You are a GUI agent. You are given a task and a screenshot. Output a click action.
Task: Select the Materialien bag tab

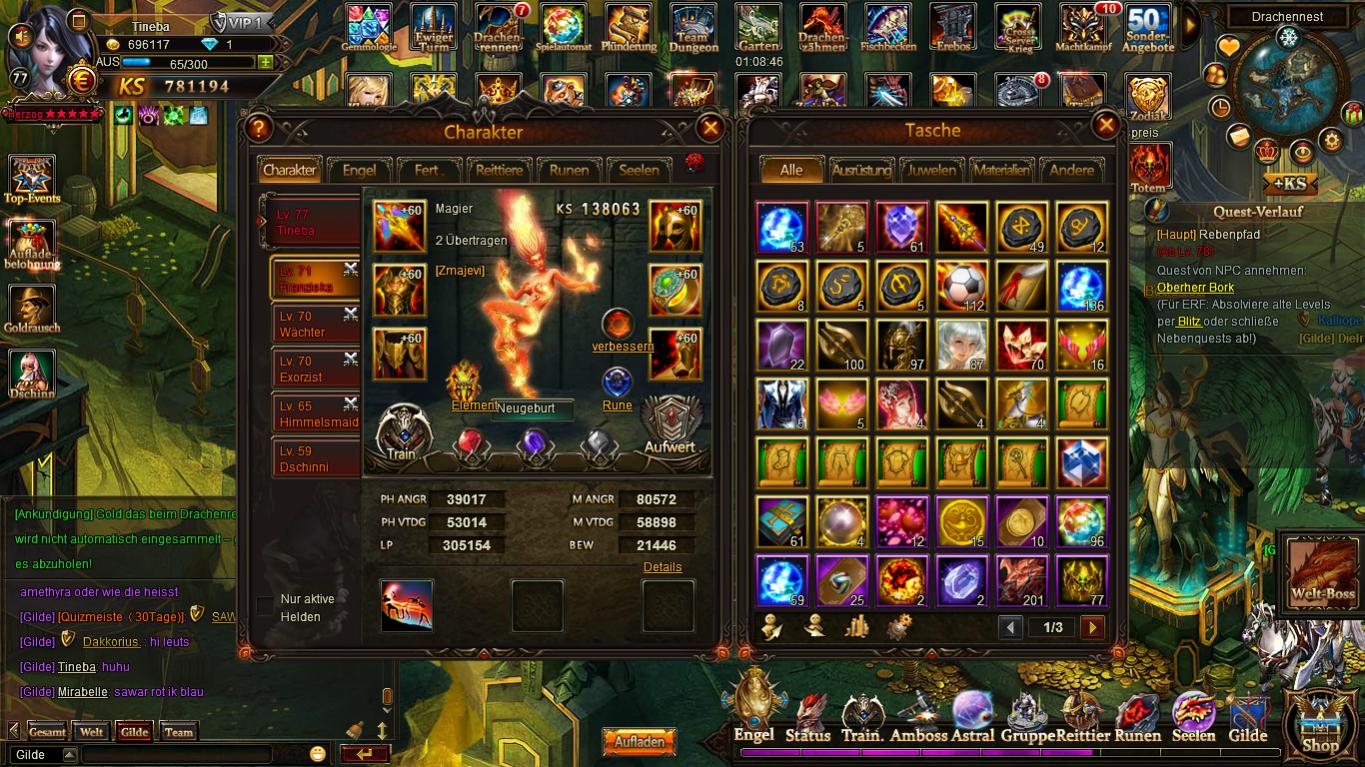pos(1001,170)
